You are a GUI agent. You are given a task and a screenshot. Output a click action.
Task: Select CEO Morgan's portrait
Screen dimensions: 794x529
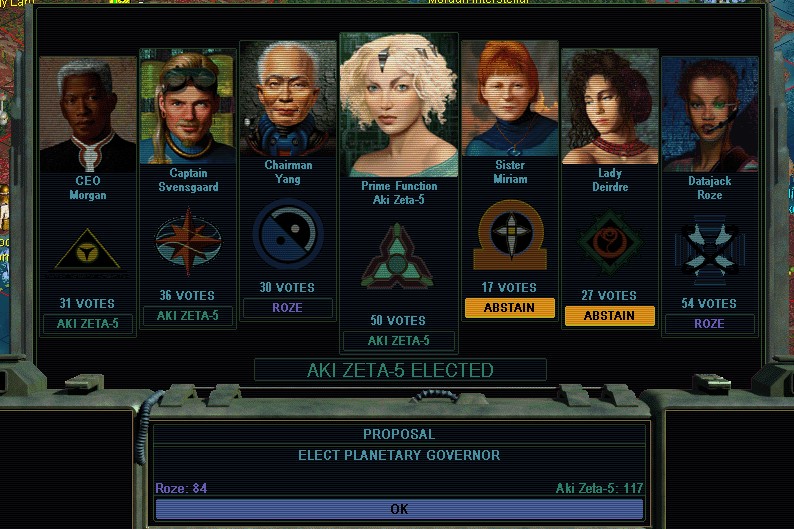[88, 115]
